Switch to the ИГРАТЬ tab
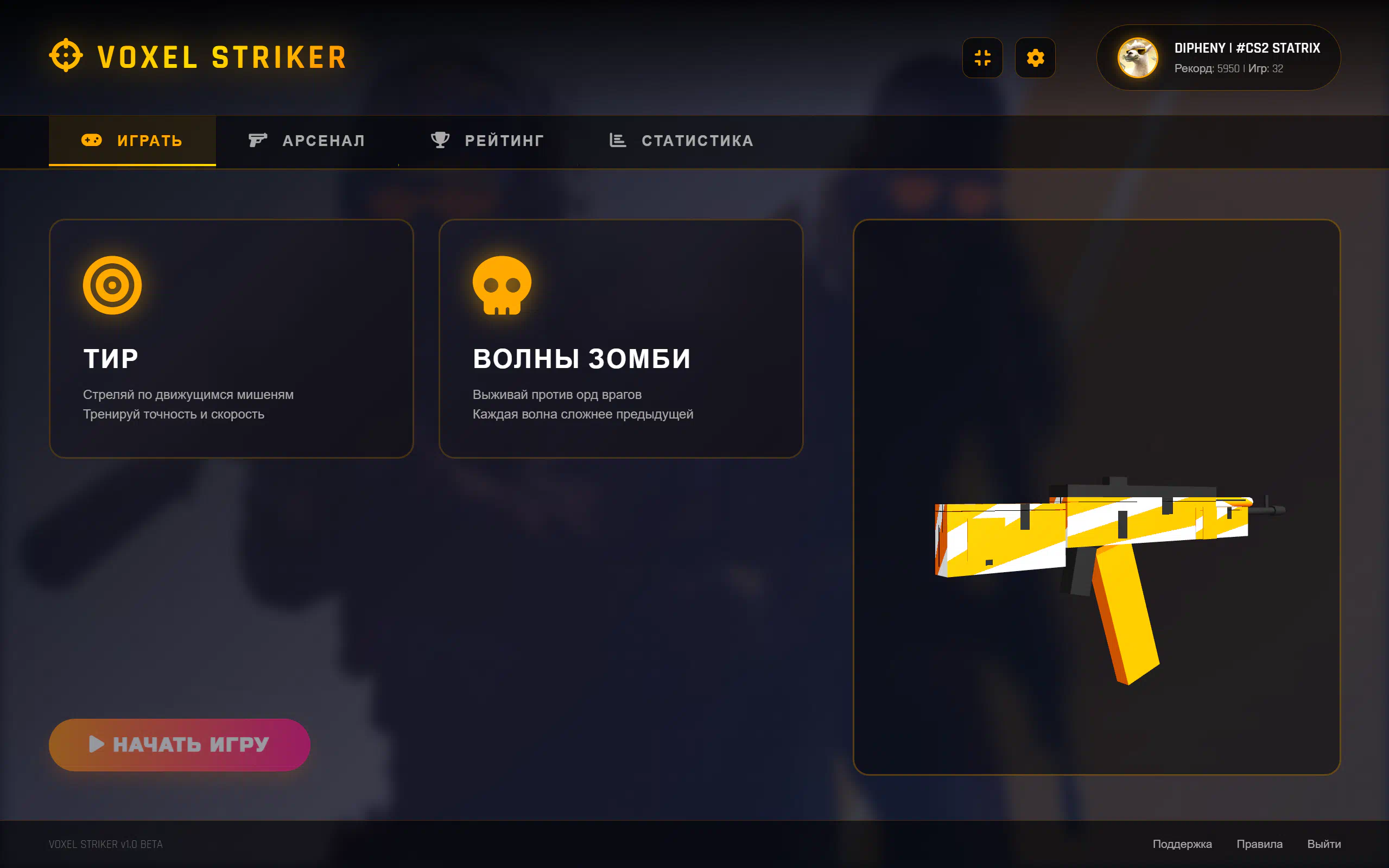1389x868 pixels. pos(132,141)
